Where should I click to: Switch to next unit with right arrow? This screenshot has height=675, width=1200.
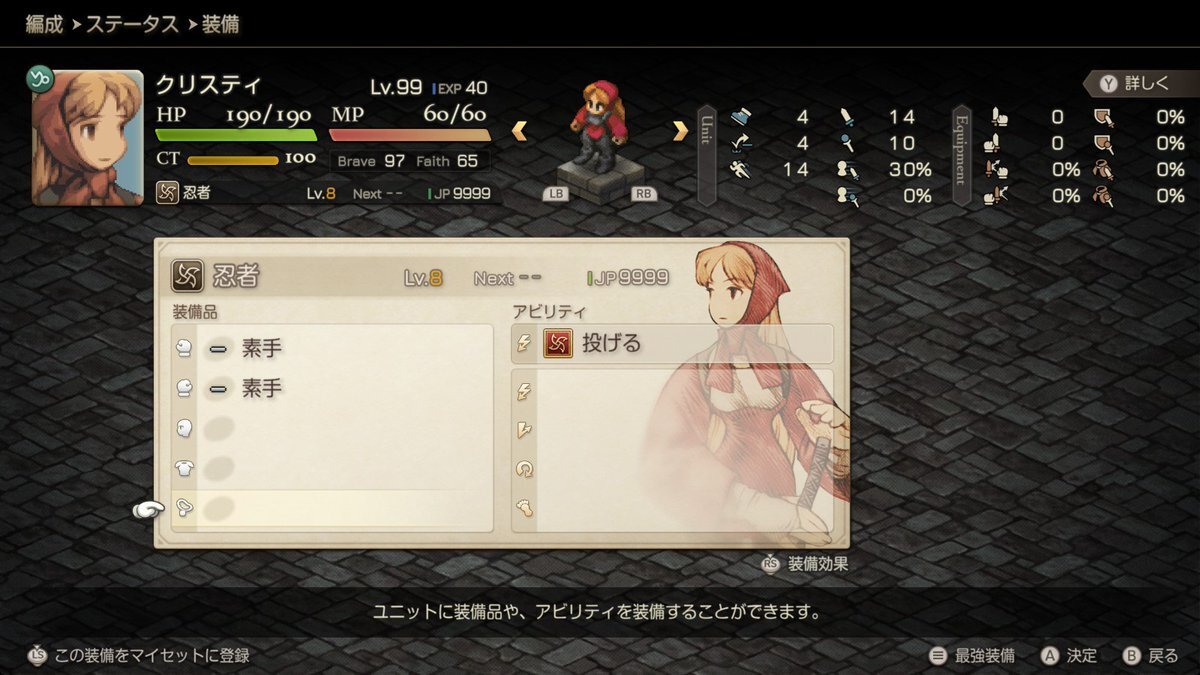click(680, 130)
